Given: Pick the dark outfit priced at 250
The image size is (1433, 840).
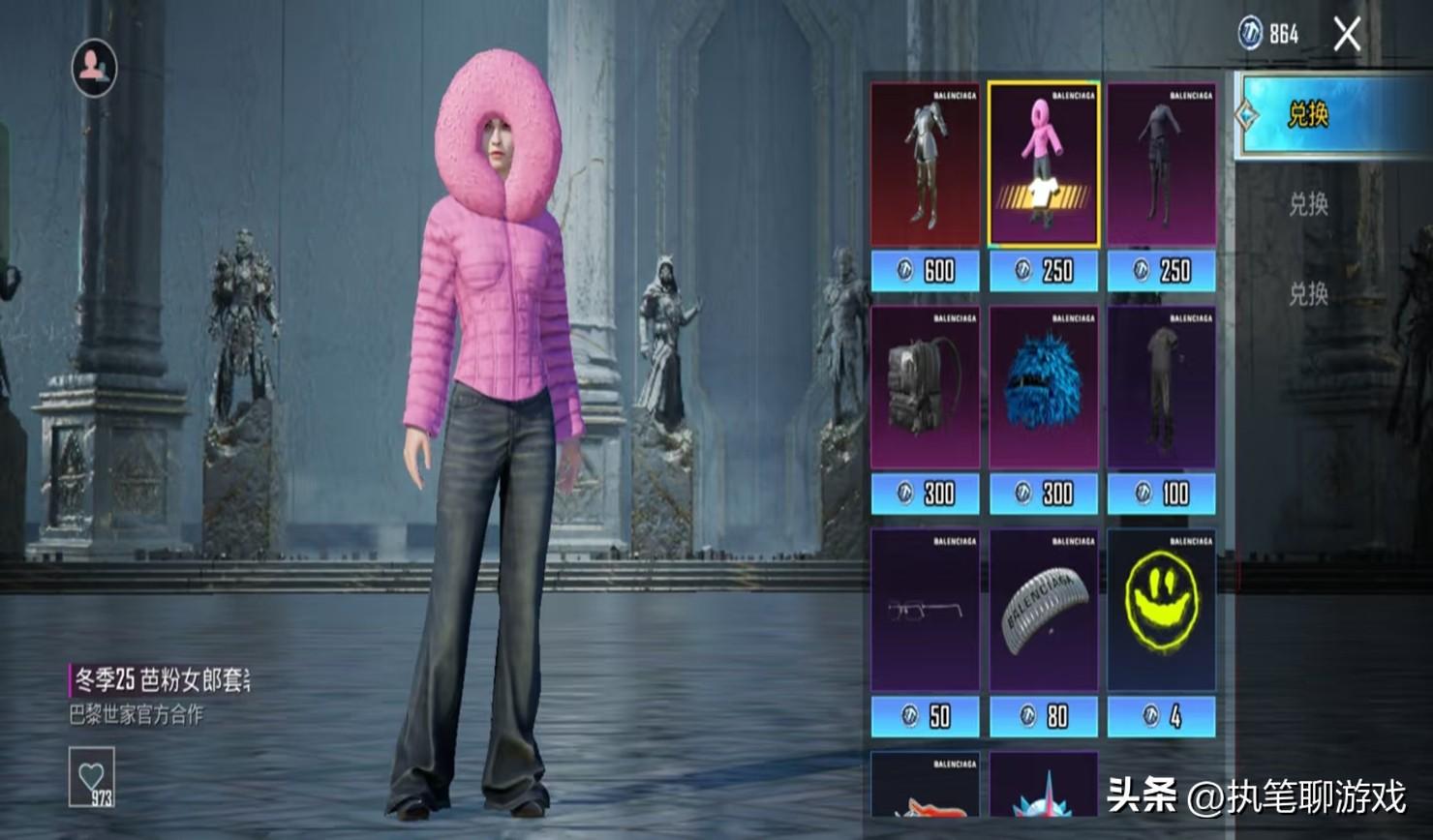Looking at the screenshot, I should [x=1161, y=165].
